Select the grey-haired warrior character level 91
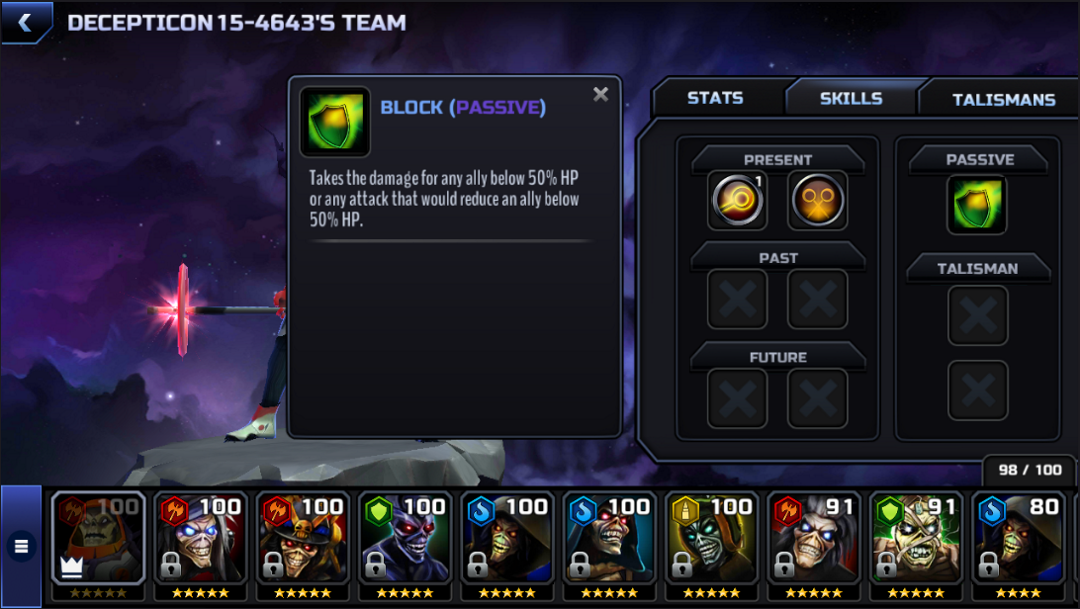 tap(813, 538)
